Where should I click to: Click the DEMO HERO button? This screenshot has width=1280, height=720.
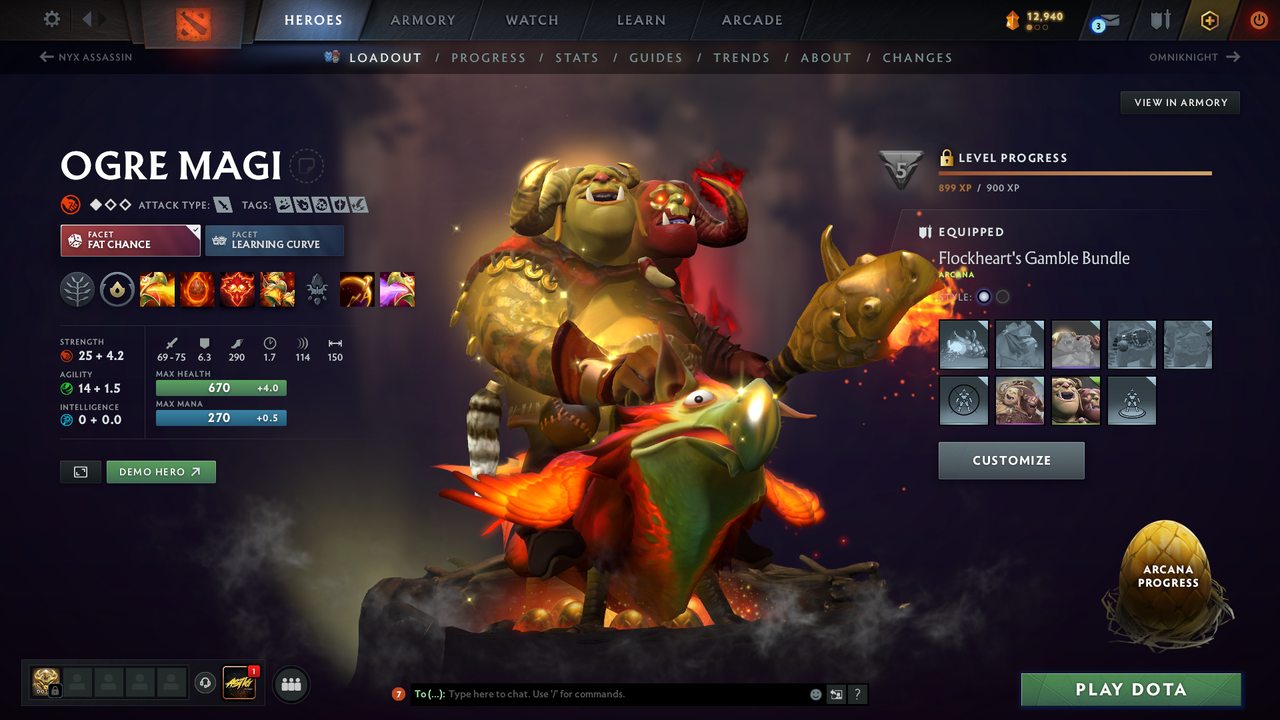[x=160, y=471]
